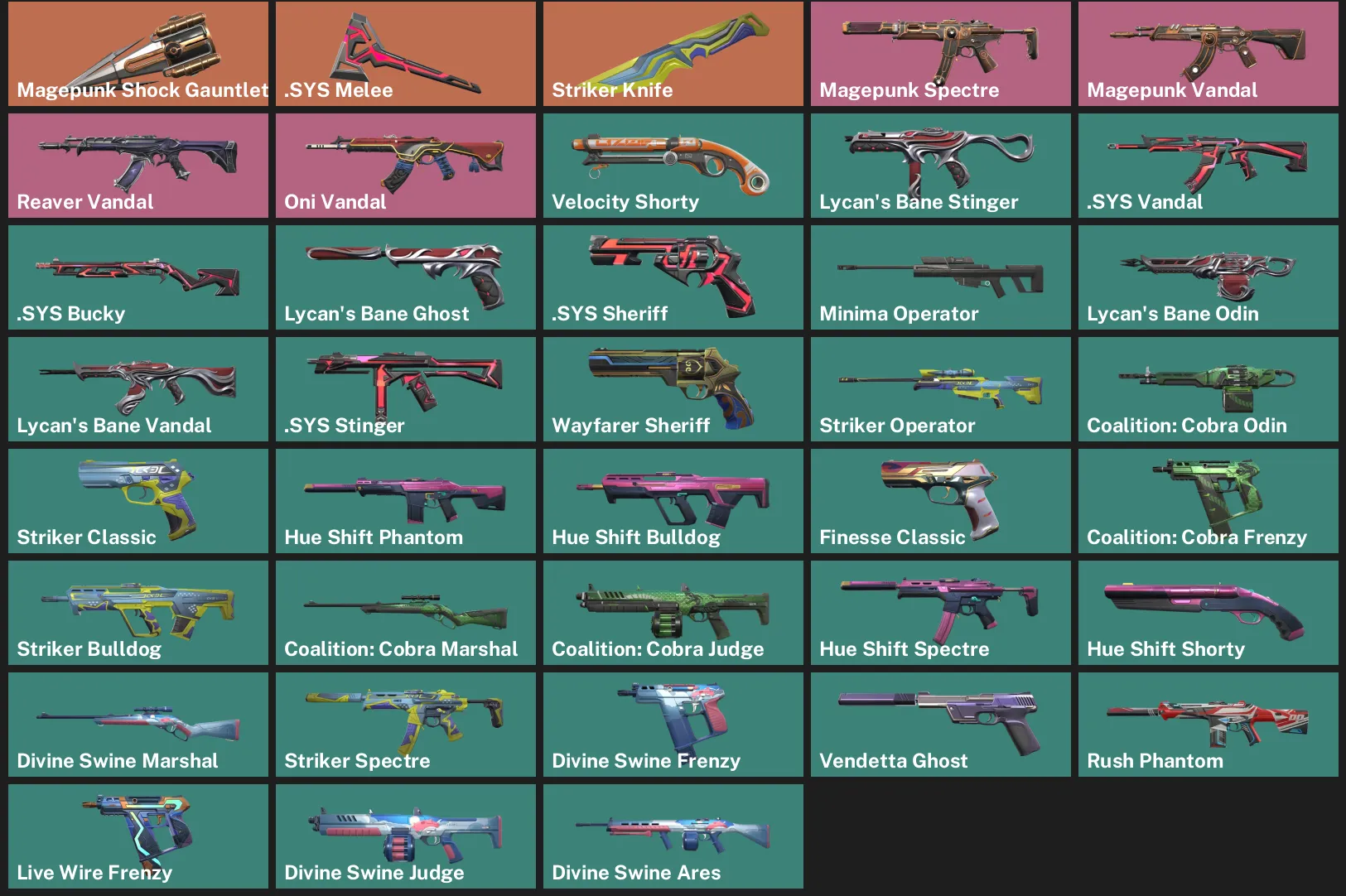View the Live Wire Frenzy skin
This screenshot has height=896, width=1346.
(x=137, y=836)
